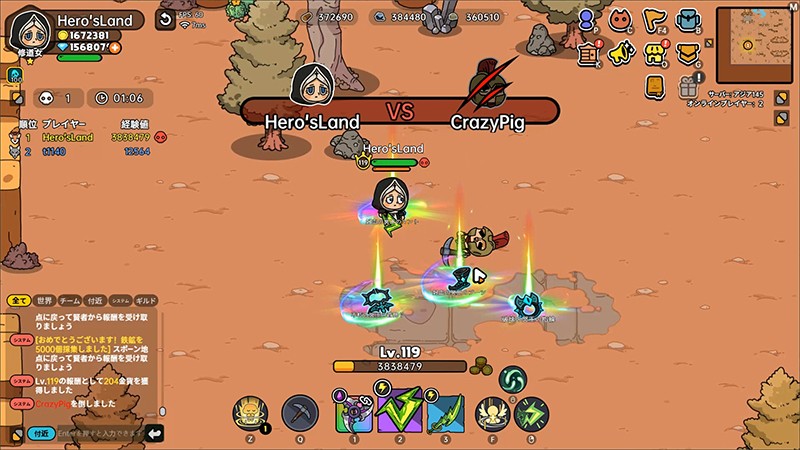Open the yellow megaphone announcements

click(622, 53)
